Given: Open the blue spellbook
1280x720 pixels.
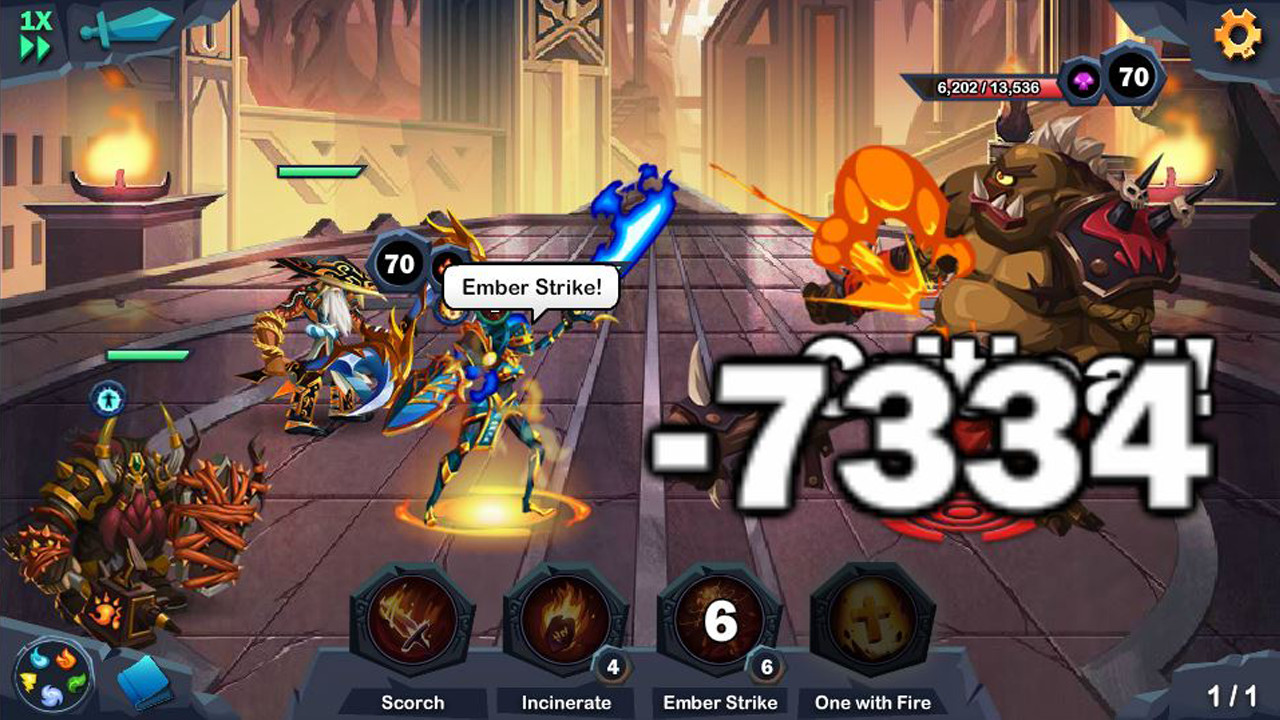Looking at the screenshot, I should tap(143, 680).
